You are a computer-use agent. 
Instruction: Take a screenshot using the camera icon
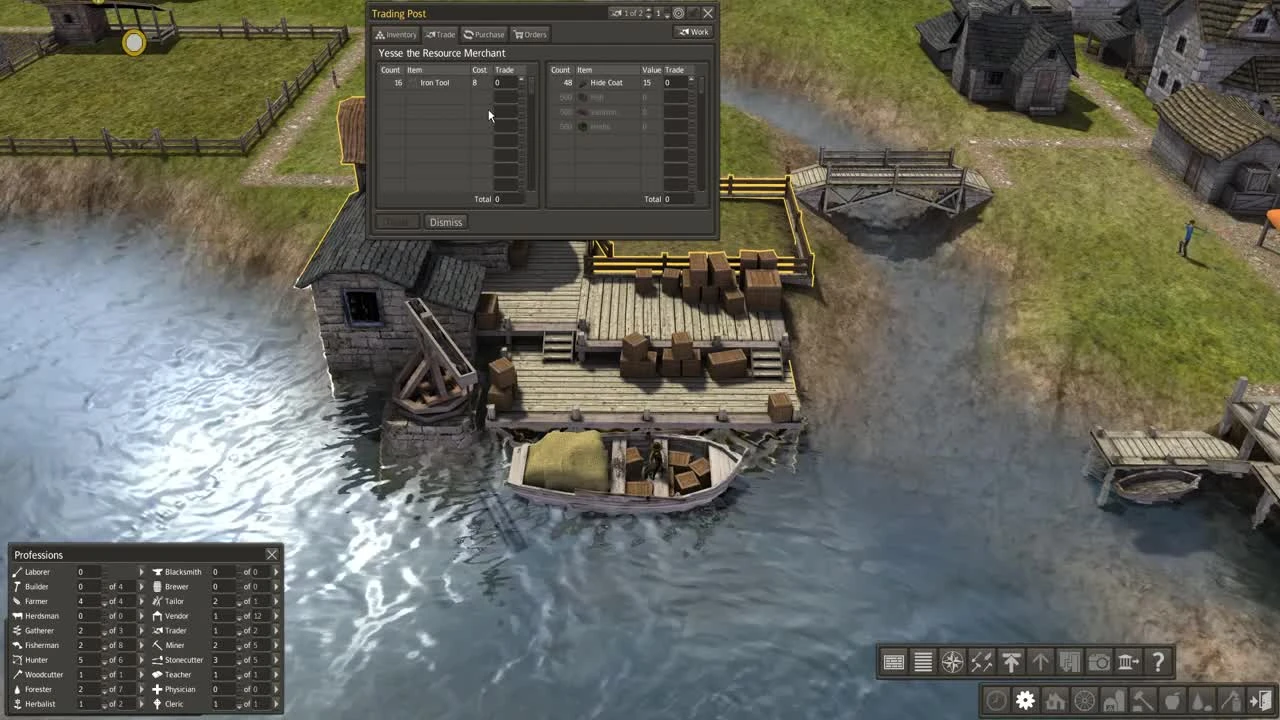(1097, 661)
